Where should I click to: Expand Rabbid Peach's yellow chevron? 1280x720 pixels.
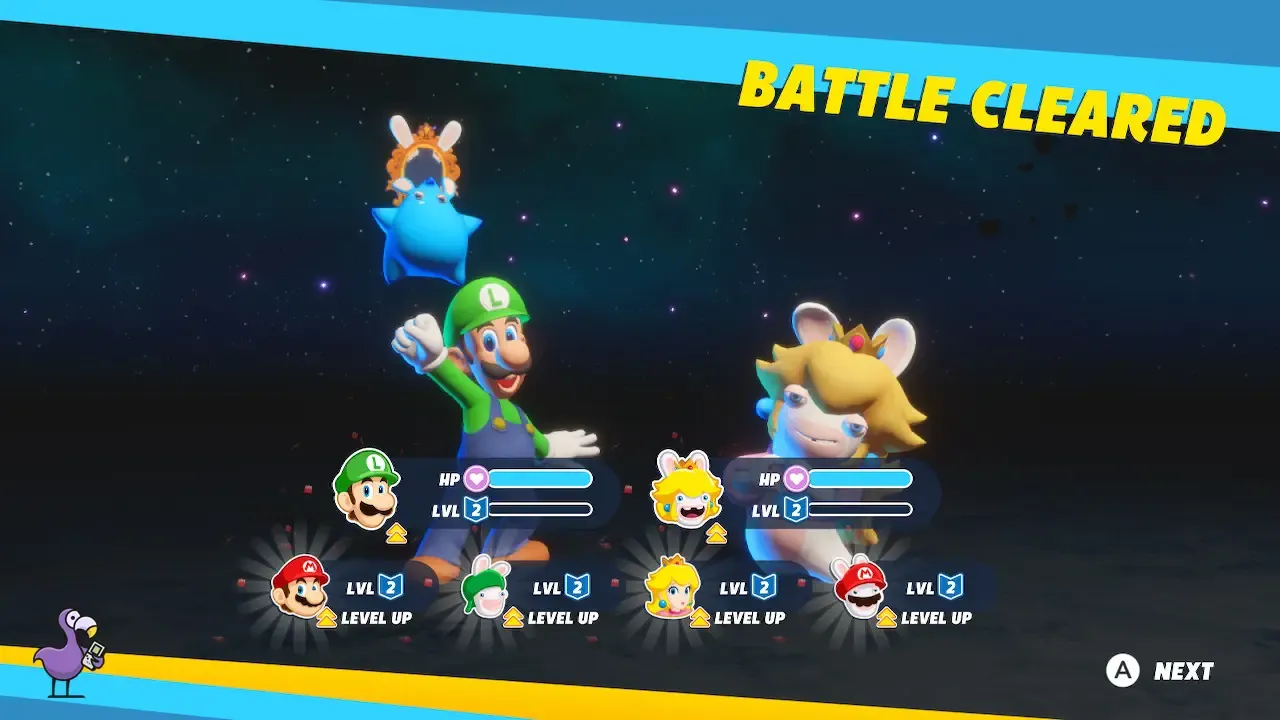point(718,533)
